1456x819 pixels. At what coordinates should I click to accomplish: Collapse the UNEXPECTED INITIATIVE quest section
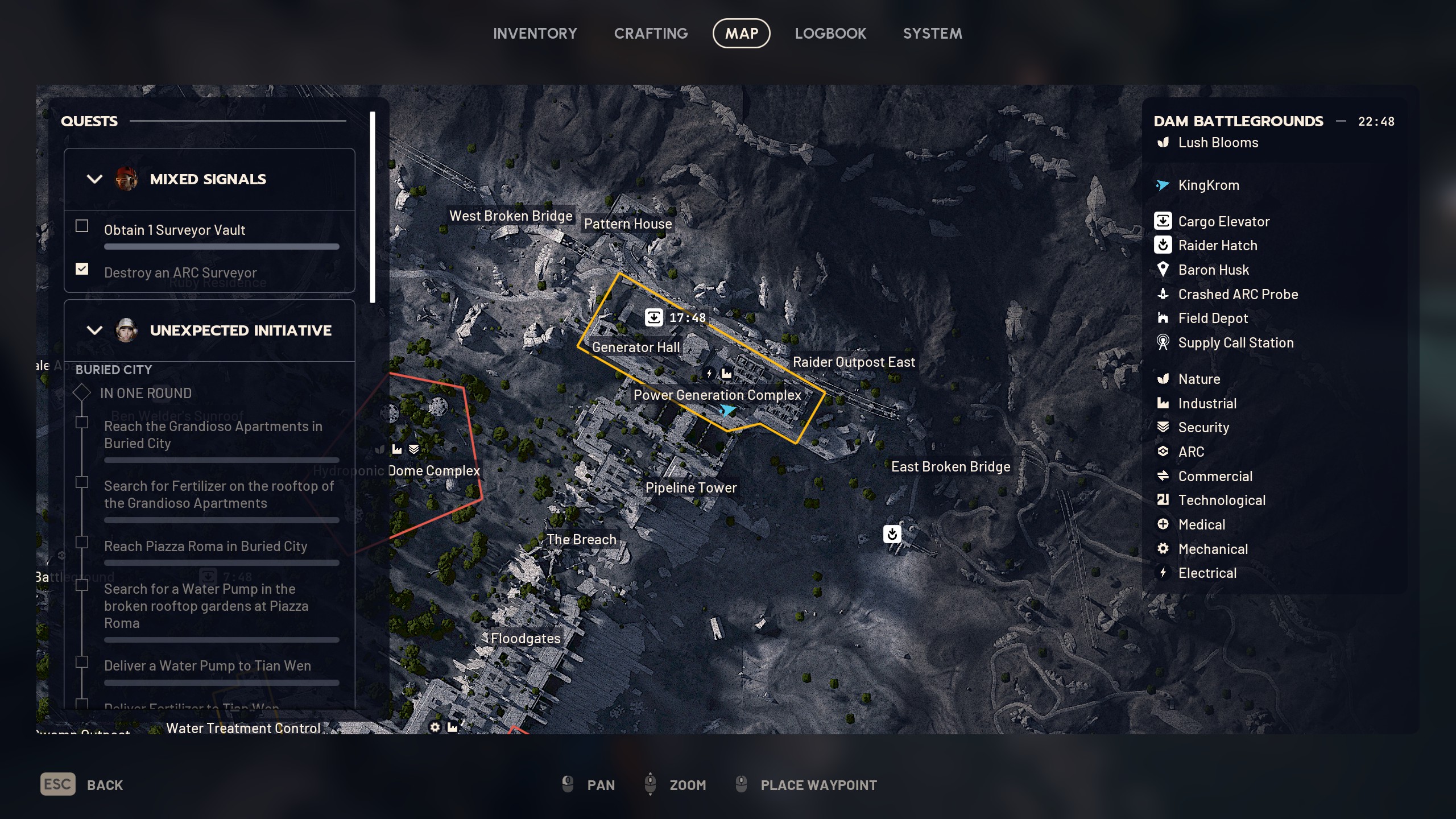point(95,330)
